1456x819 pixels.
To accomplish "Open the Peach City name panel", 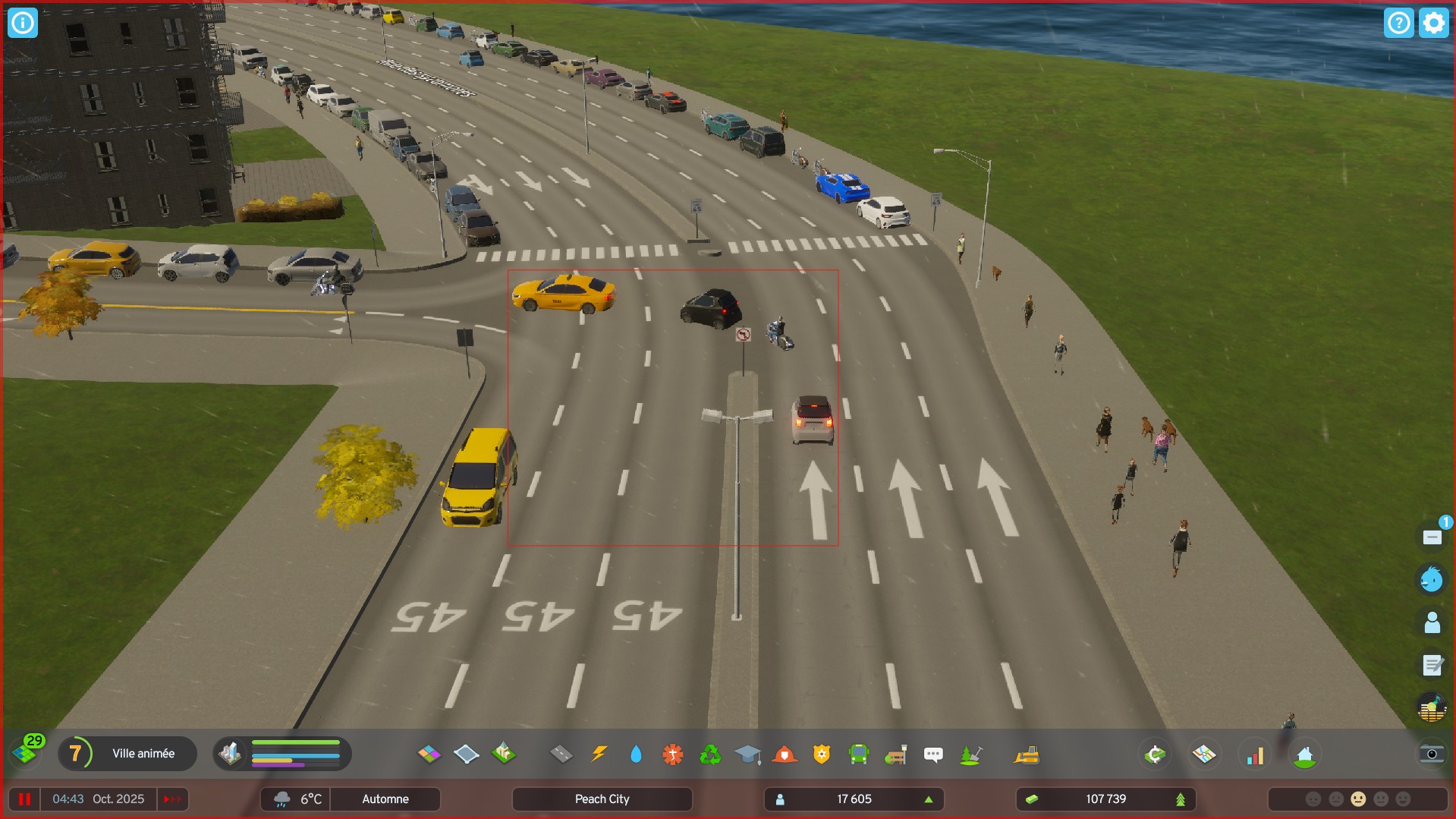I will click(x=602, y=798).
